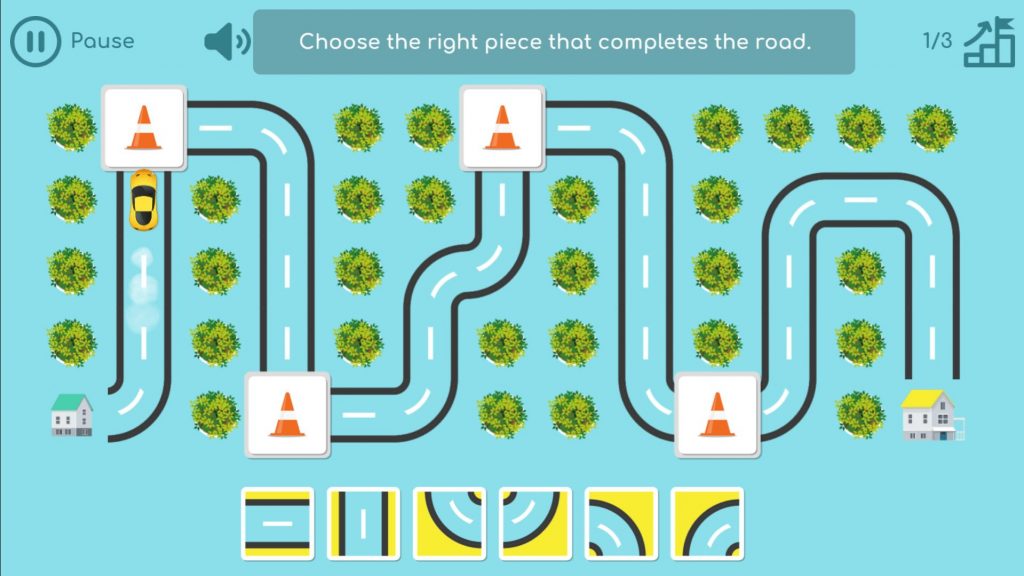Screen dimensions: 1024x576
Task: Pick the curve piece joining top and left
Action: coord(535,522)
